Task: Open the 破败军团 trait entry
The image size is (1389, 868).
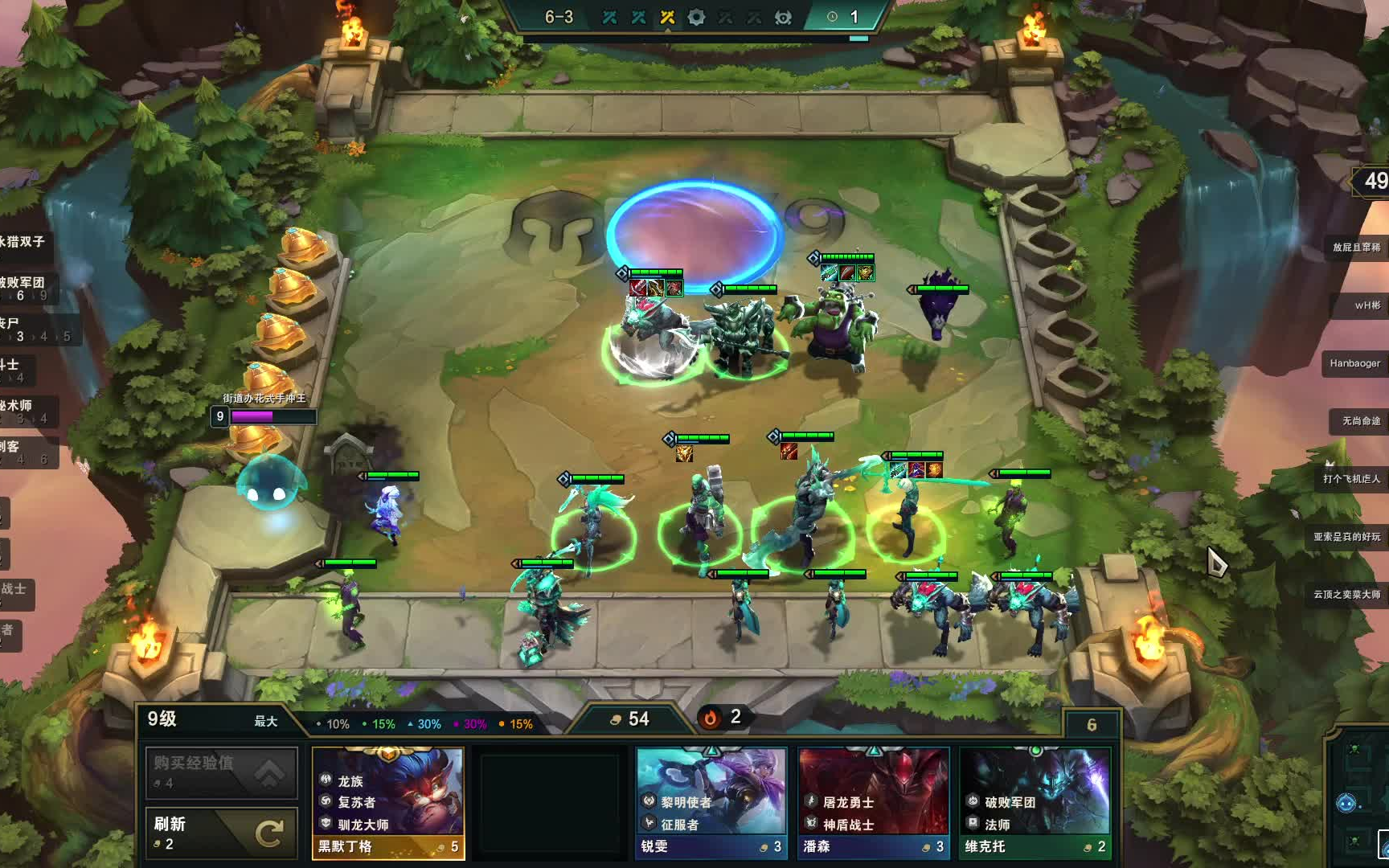Action: coord(24,287)
